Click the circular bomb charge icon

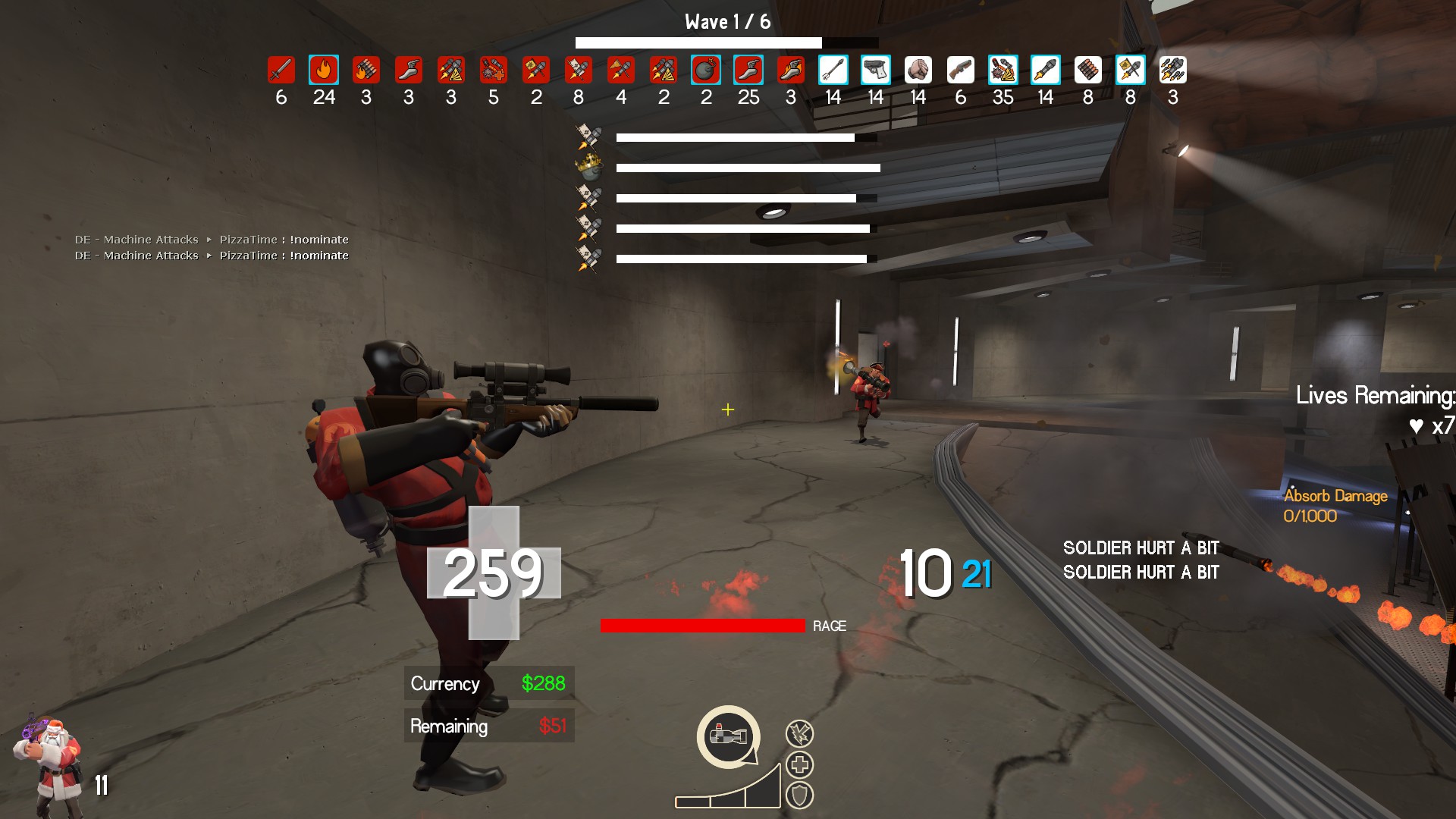(728, 736)
